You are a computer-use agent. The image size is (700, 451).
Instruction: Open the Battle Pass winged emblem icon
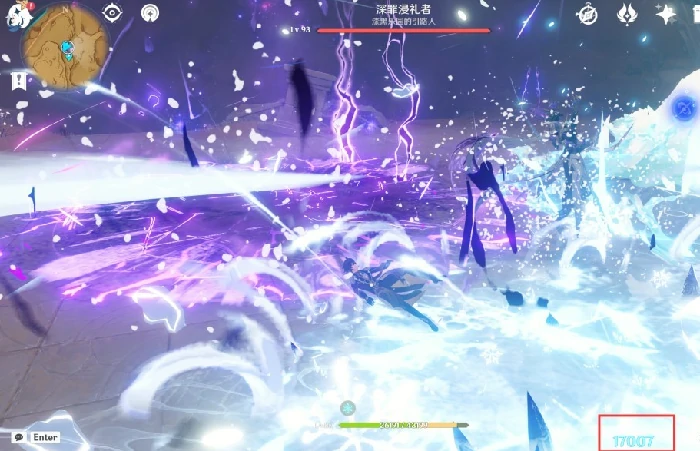tap(627, 14)
